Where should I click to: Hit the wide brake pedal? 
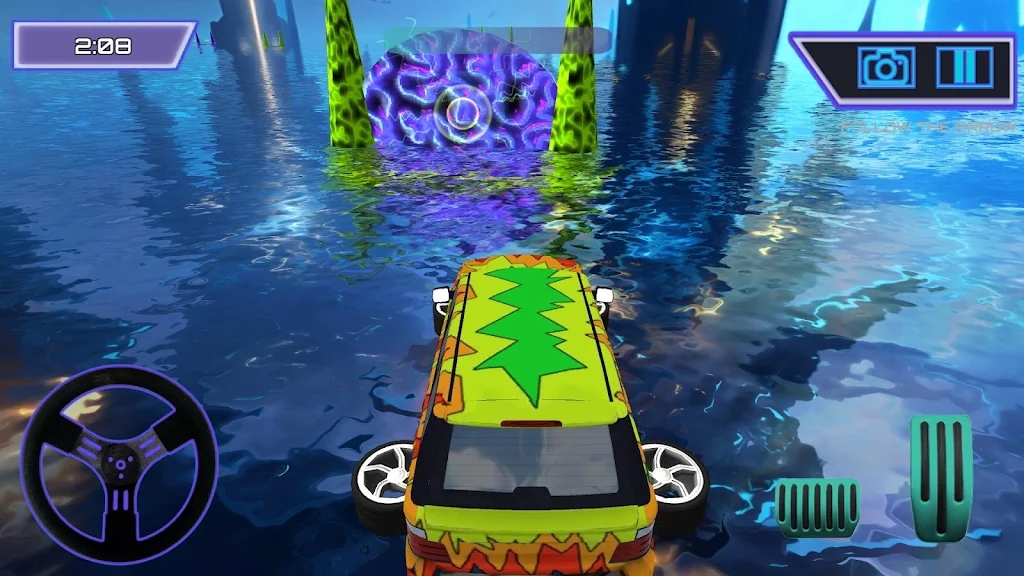(x=817, y=507)
